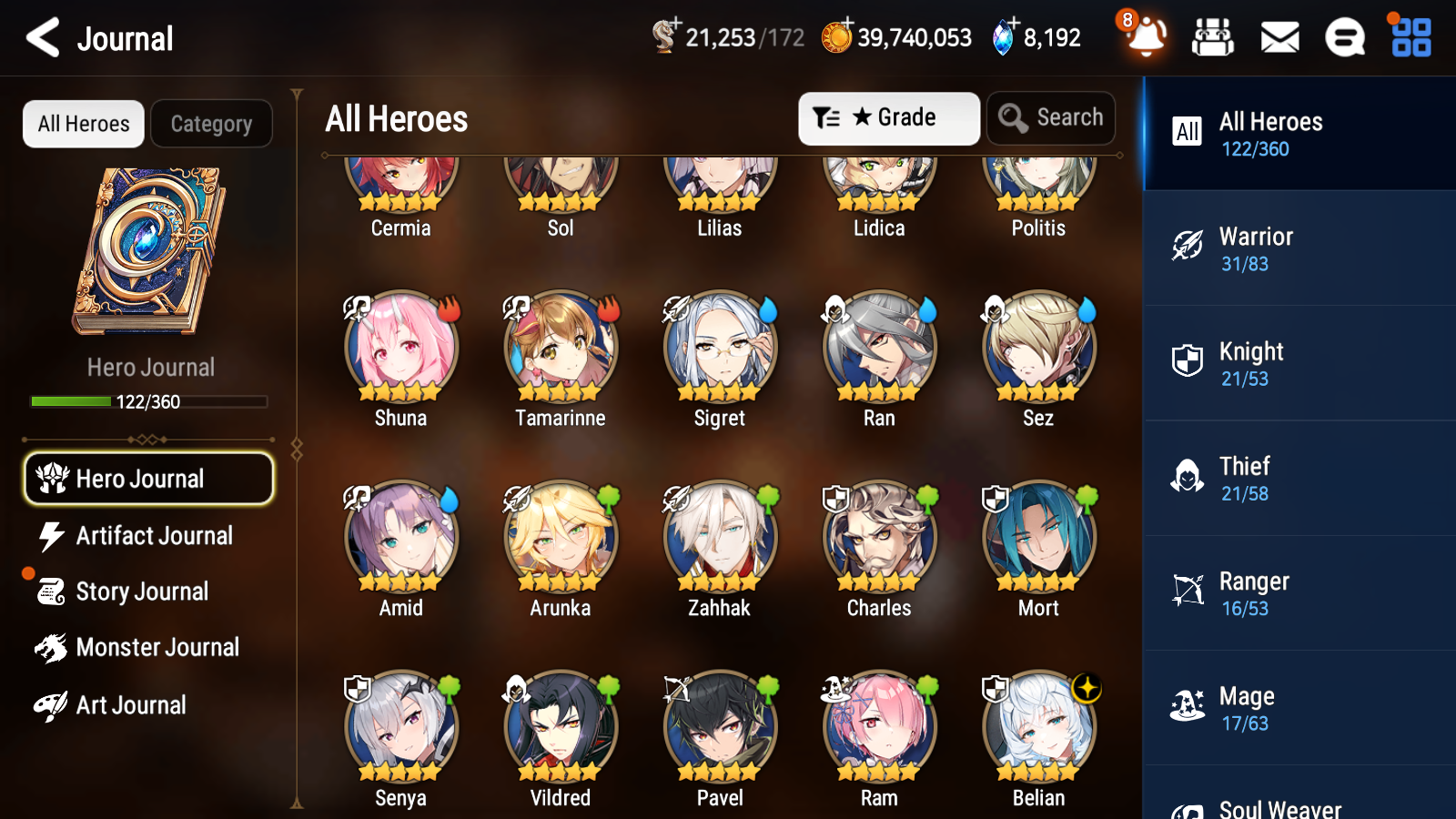Select the Ranger class filter entry
This screenshot has width=1456, height=819.
pos(1297,593)
